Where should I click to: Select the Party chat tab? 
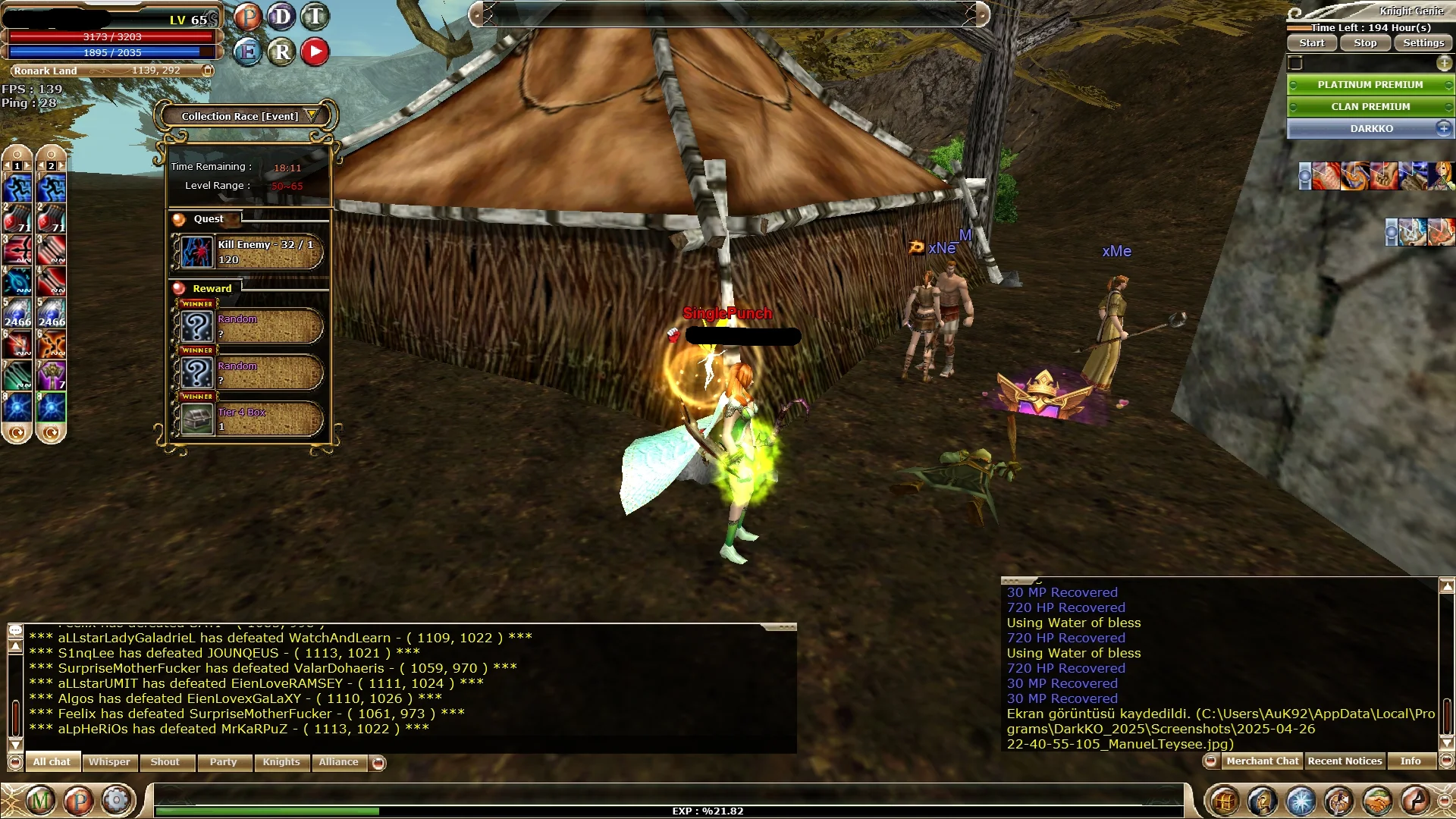[x=224, y=762]
